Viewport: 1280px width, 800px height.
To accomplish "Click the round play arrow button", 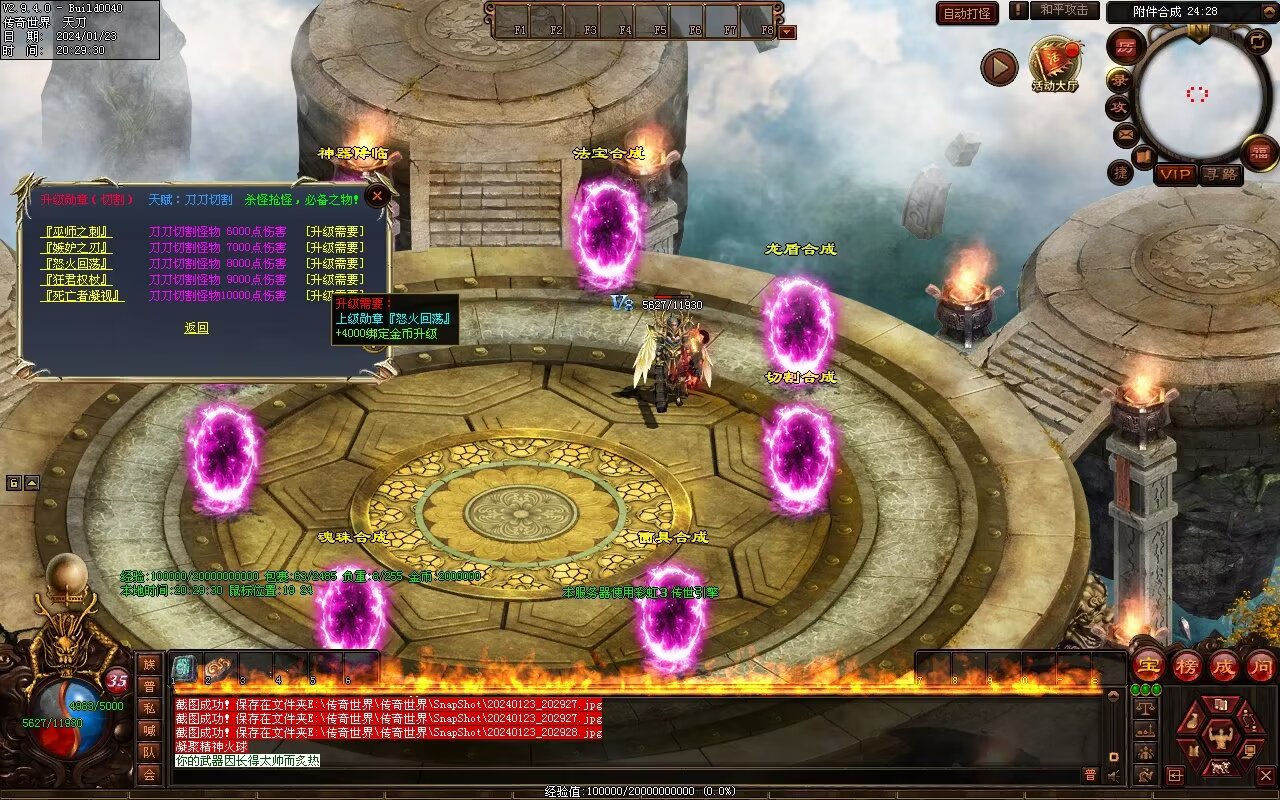I will [x=998, y=67].
